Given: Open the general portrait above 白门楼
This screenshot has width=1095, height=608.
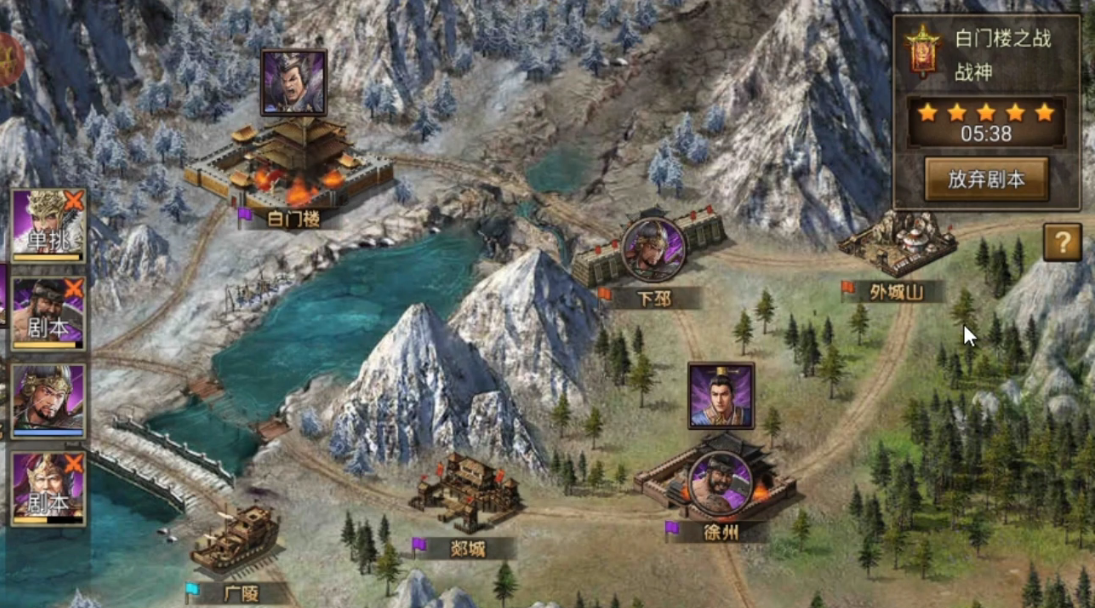Looking at the screenshot, I should click(x=293, y=83).
